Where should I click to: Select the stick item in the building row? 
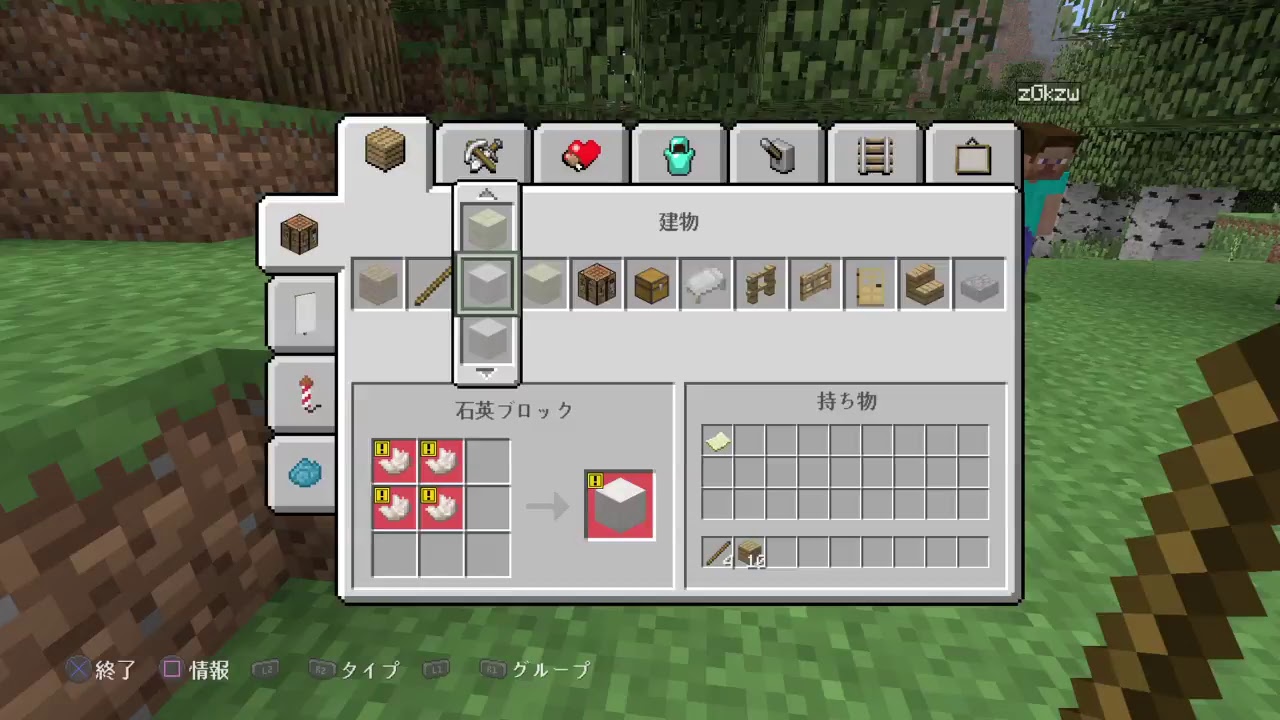pos(432,284)
